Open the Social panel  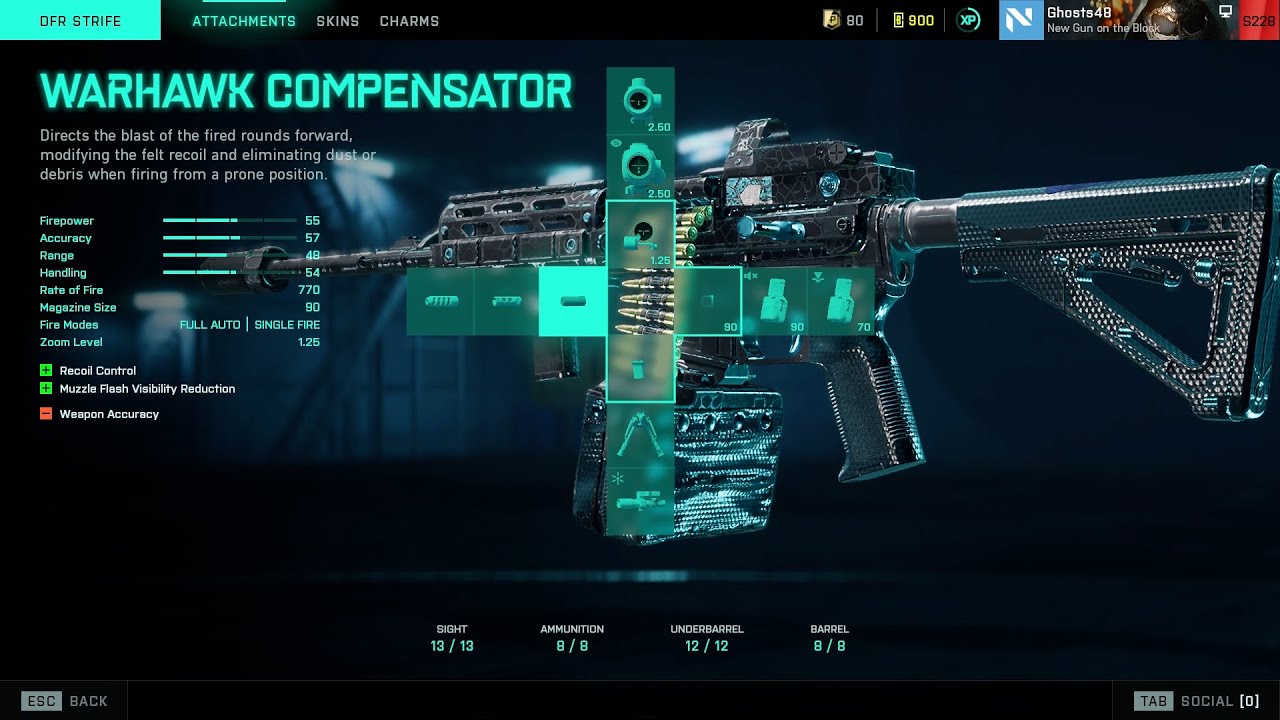click(1196, 701)
